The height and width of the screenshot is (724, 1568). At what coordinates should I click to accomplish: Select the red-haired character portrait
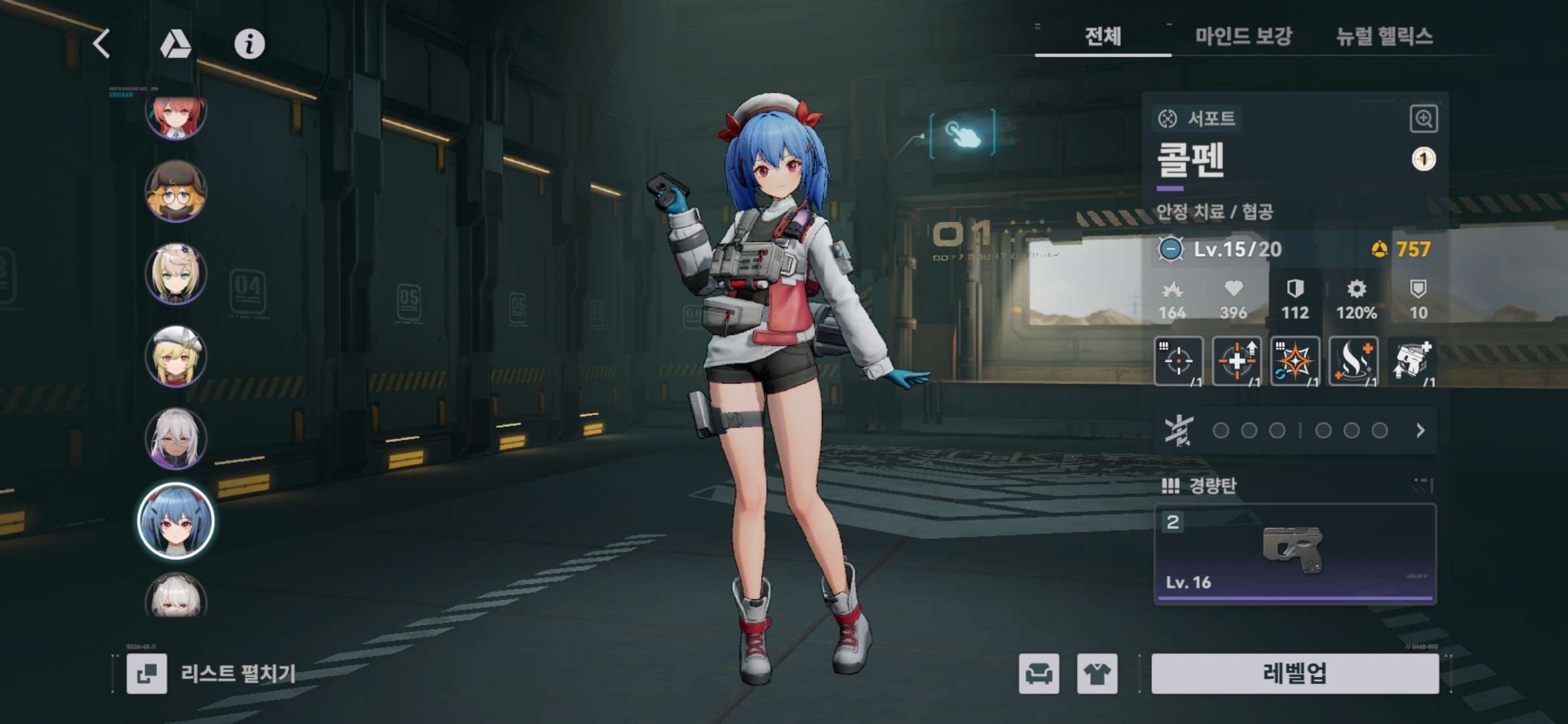176,115
